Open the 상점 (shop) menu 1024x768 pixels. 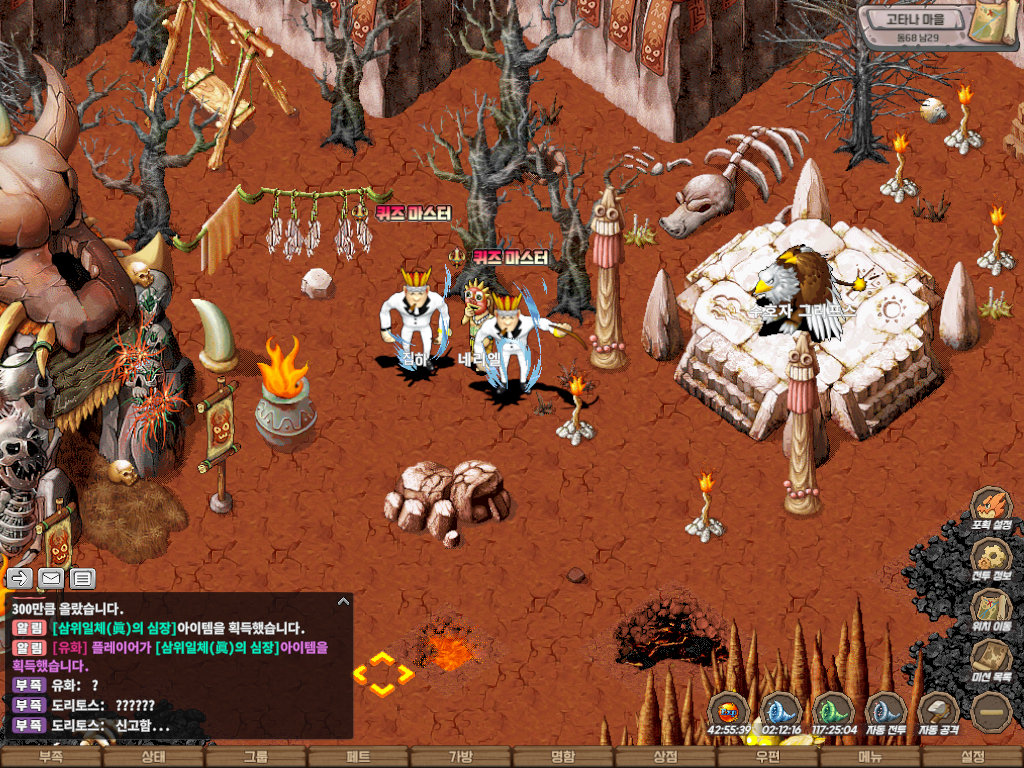point(665,757)
